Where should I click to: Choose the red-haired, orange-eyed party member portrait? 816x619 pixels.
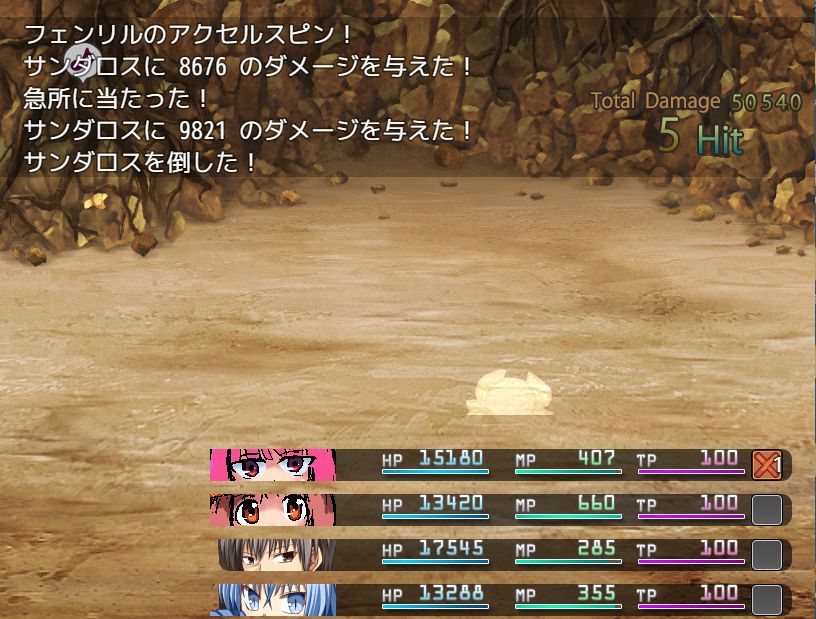(x=272, y=509)
